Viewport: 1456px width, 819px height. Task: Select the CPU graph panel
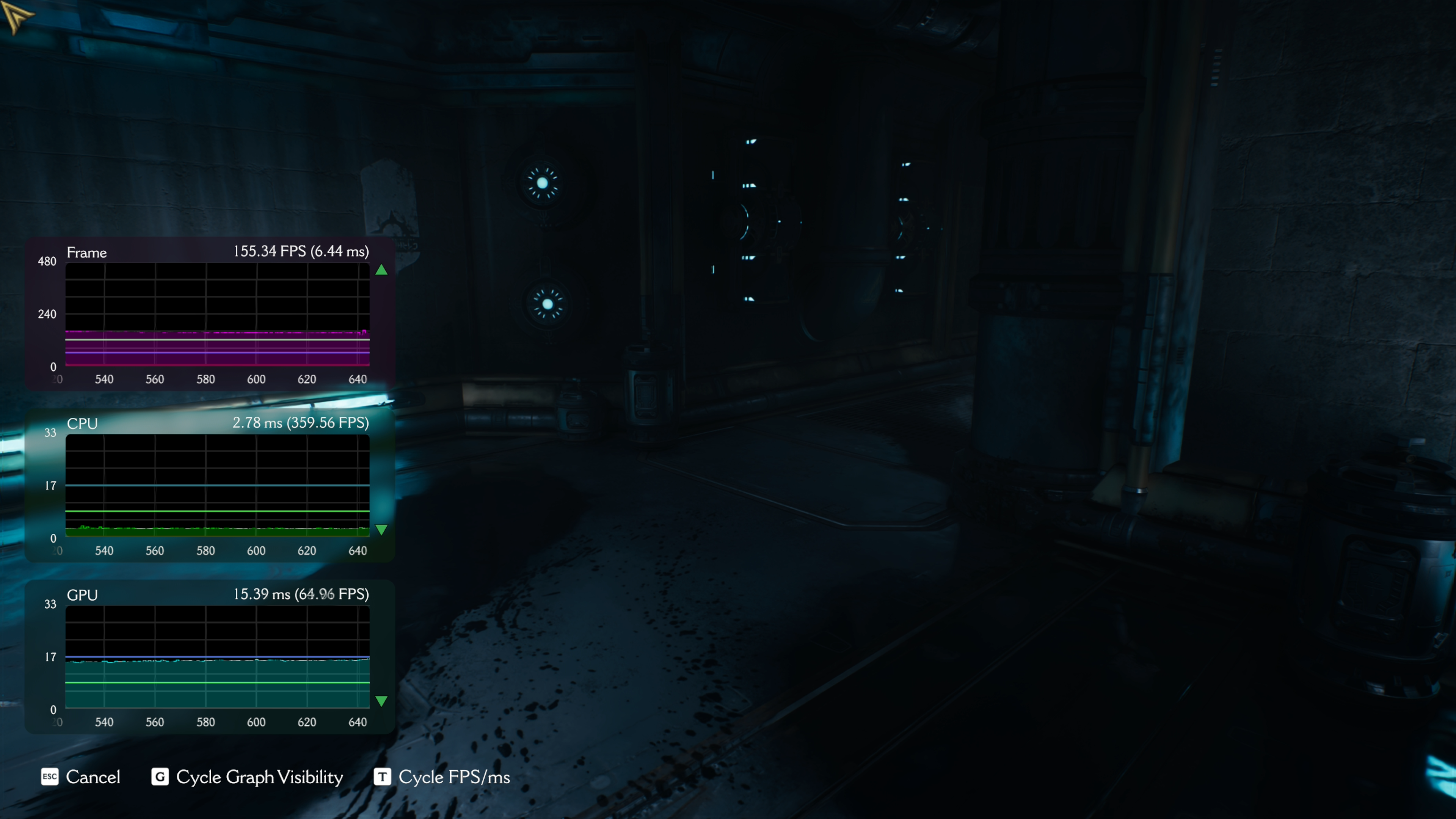click(217, 485)
